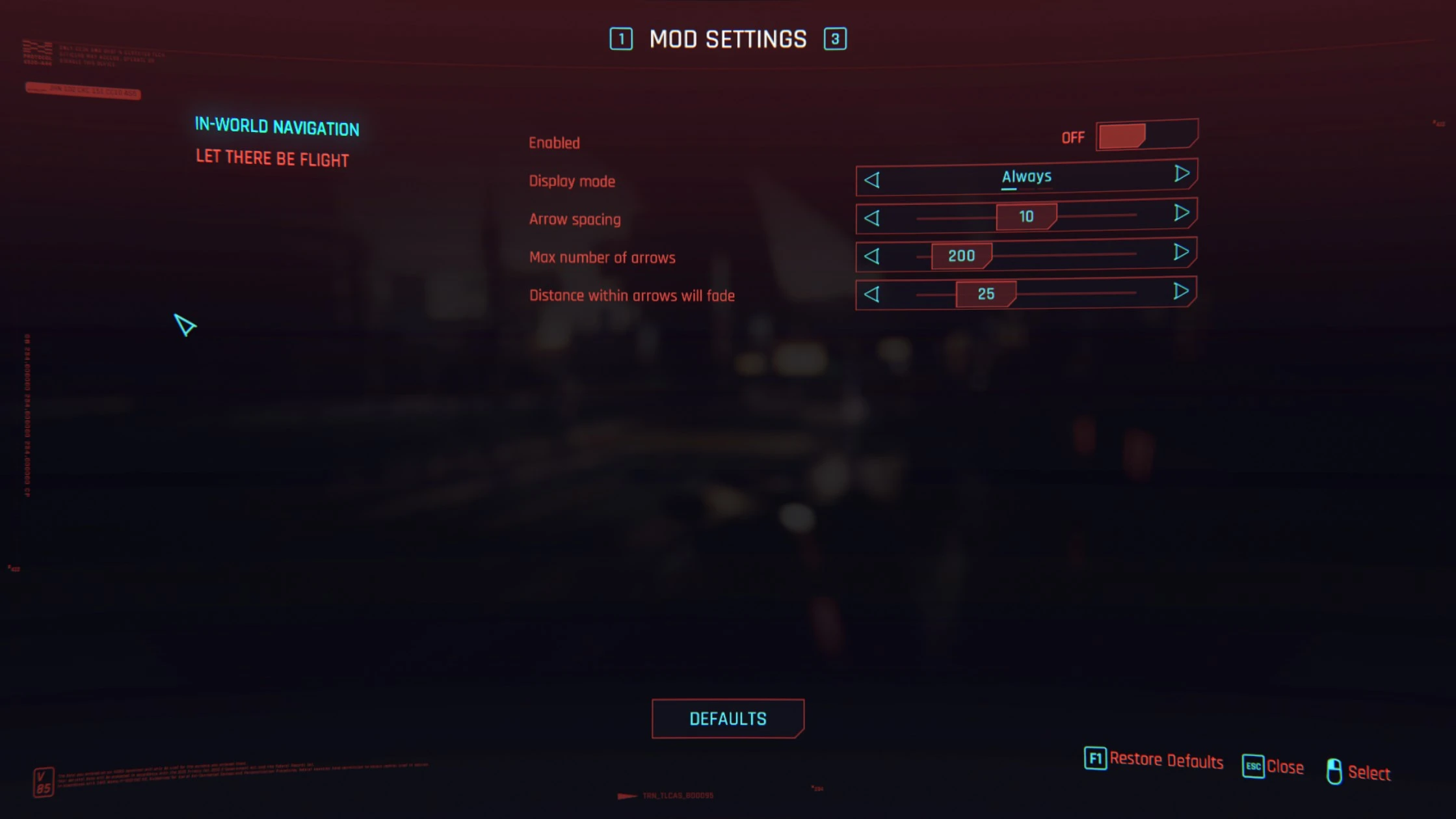The image size is (1456, 819).
Task: Turn on the Enabled toggle
Action: click(1146, 135)
